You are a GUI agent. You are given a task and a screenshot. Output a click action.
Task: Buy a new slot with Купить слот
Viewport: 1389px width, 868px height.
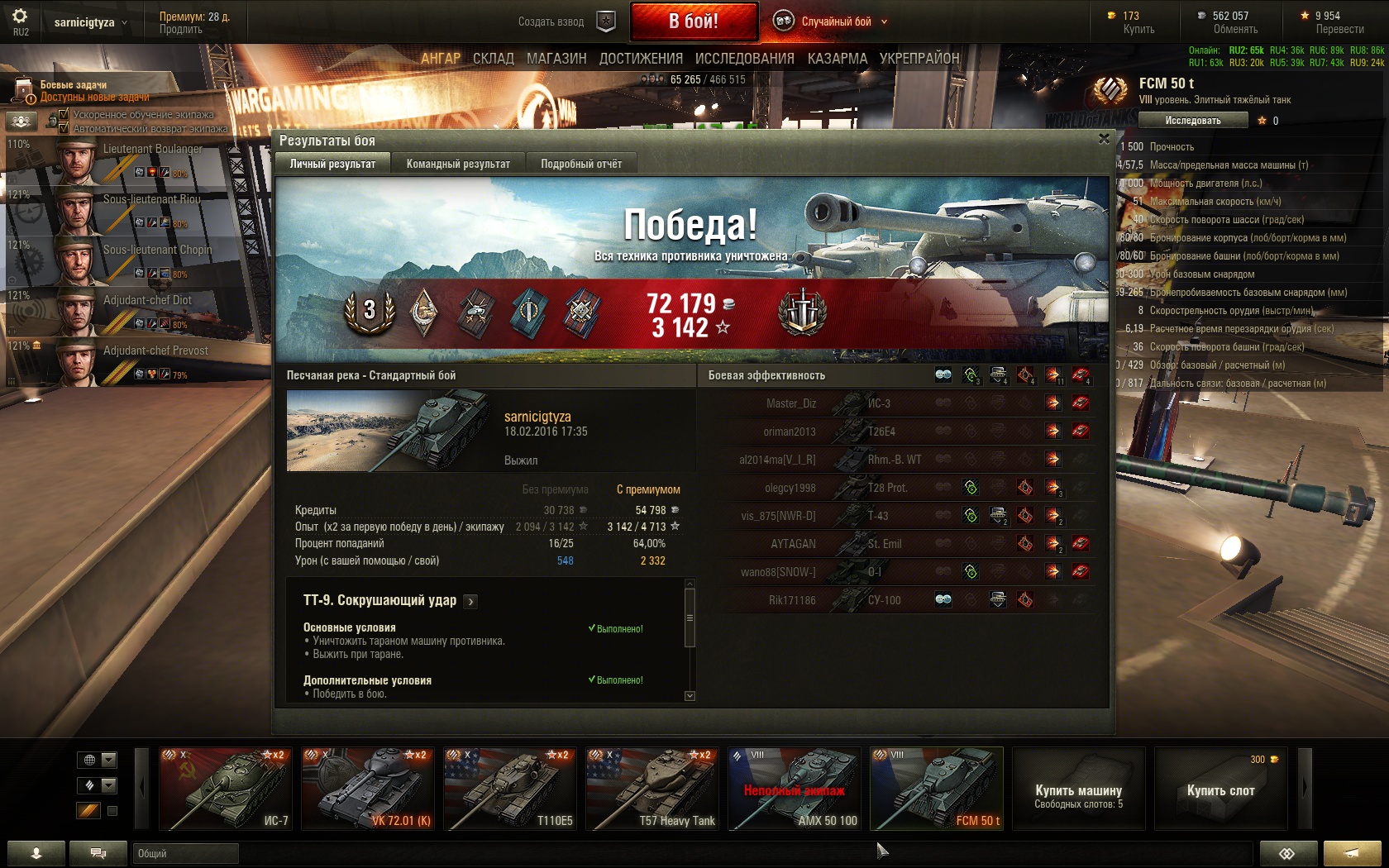pyautogui.click(x=1220, y=789)
